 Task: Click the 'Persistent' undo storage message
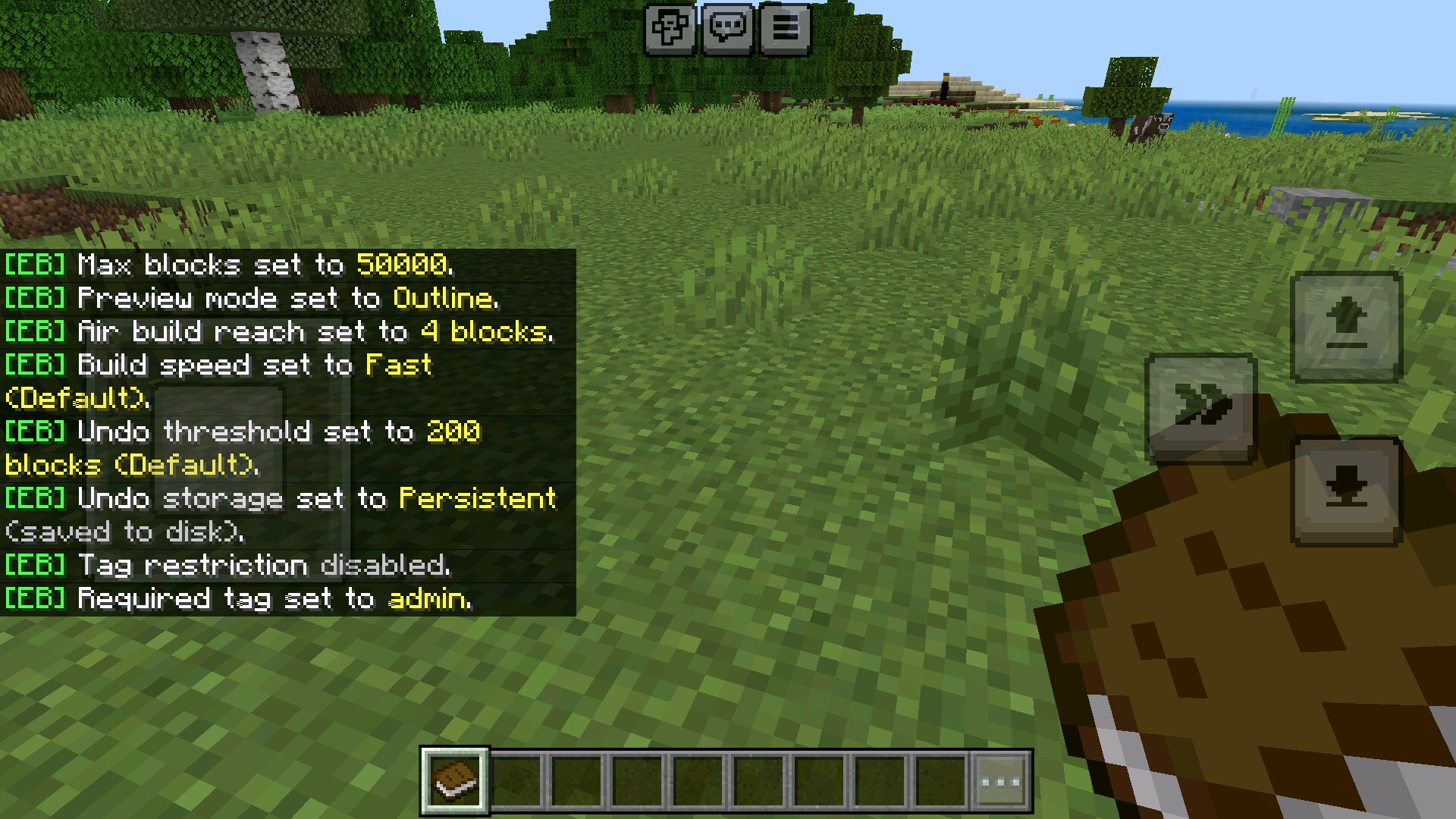[x=478, y=498]
